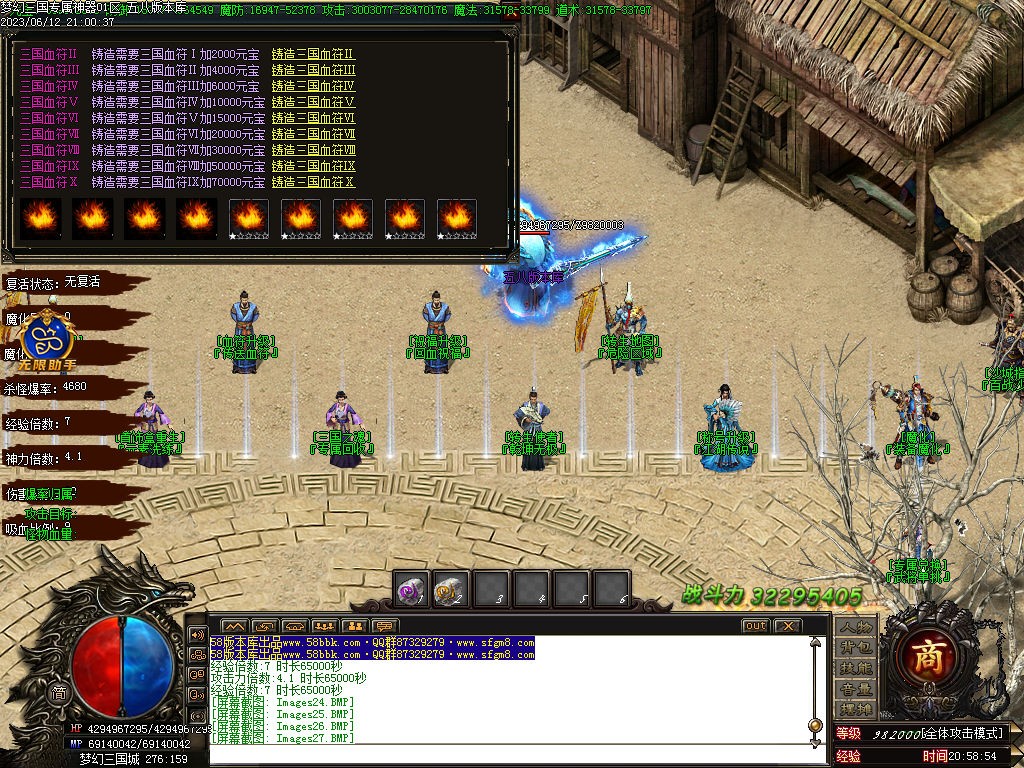Choose the 铸造三国血符X forge link
This screenshot has height=768, width=1024.
pos(313,182)
